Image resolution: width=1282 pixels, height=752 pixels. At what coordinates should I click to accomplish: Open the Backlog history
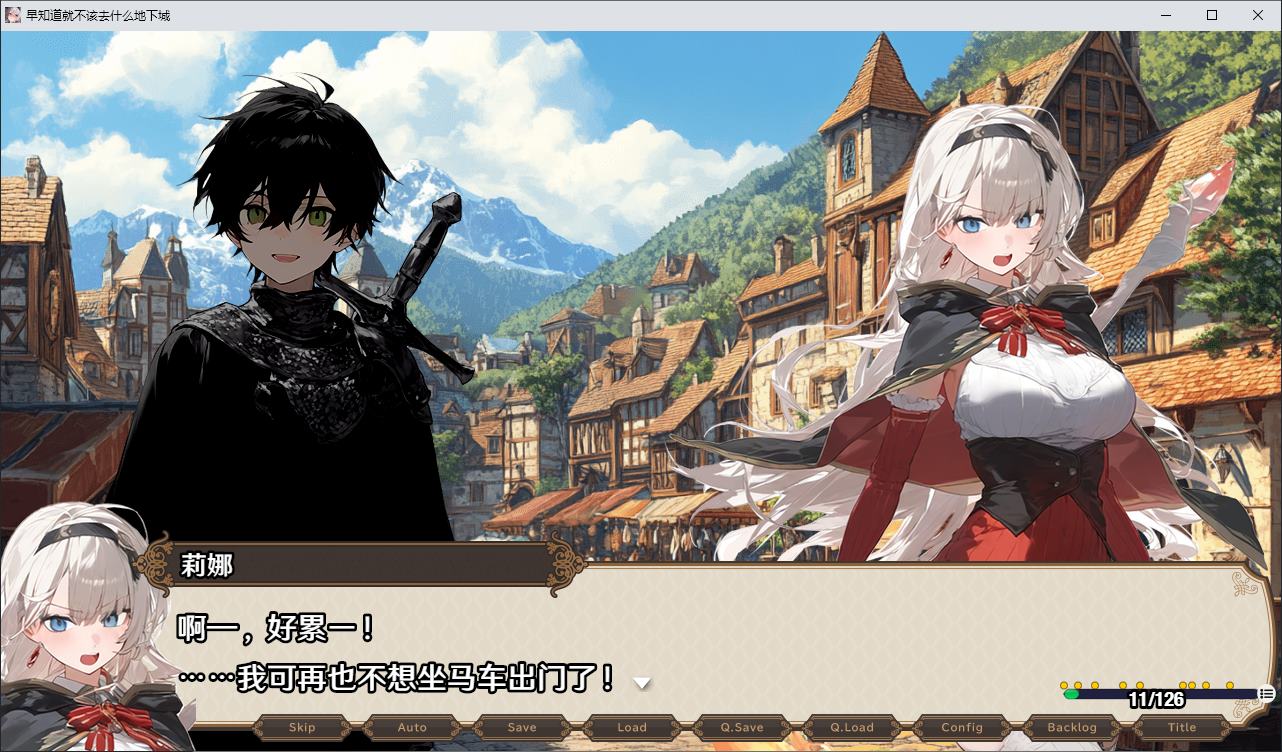(1071, 727)
